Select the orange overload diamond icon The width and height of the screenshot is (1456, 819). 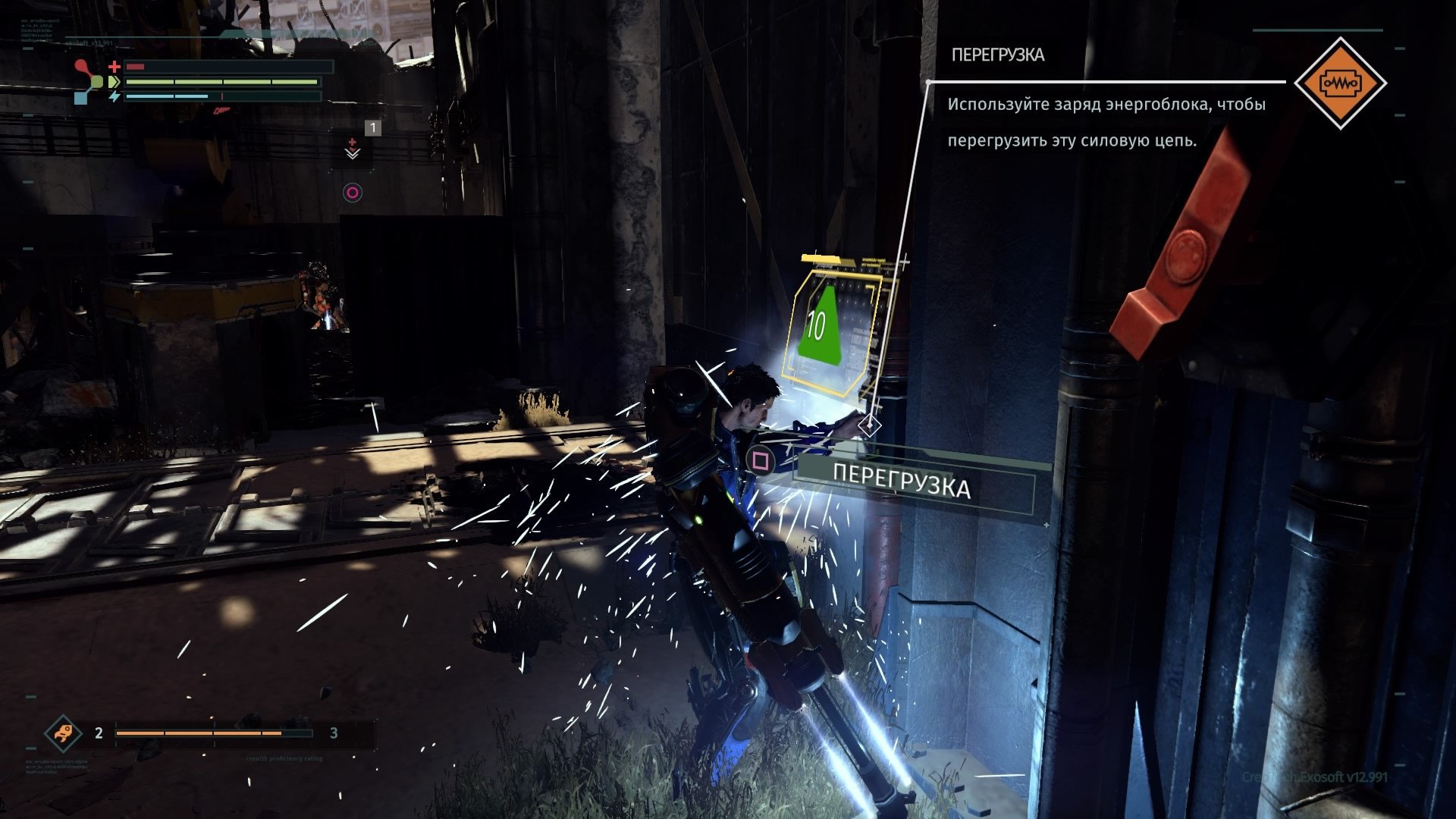tap(1340, 83)
